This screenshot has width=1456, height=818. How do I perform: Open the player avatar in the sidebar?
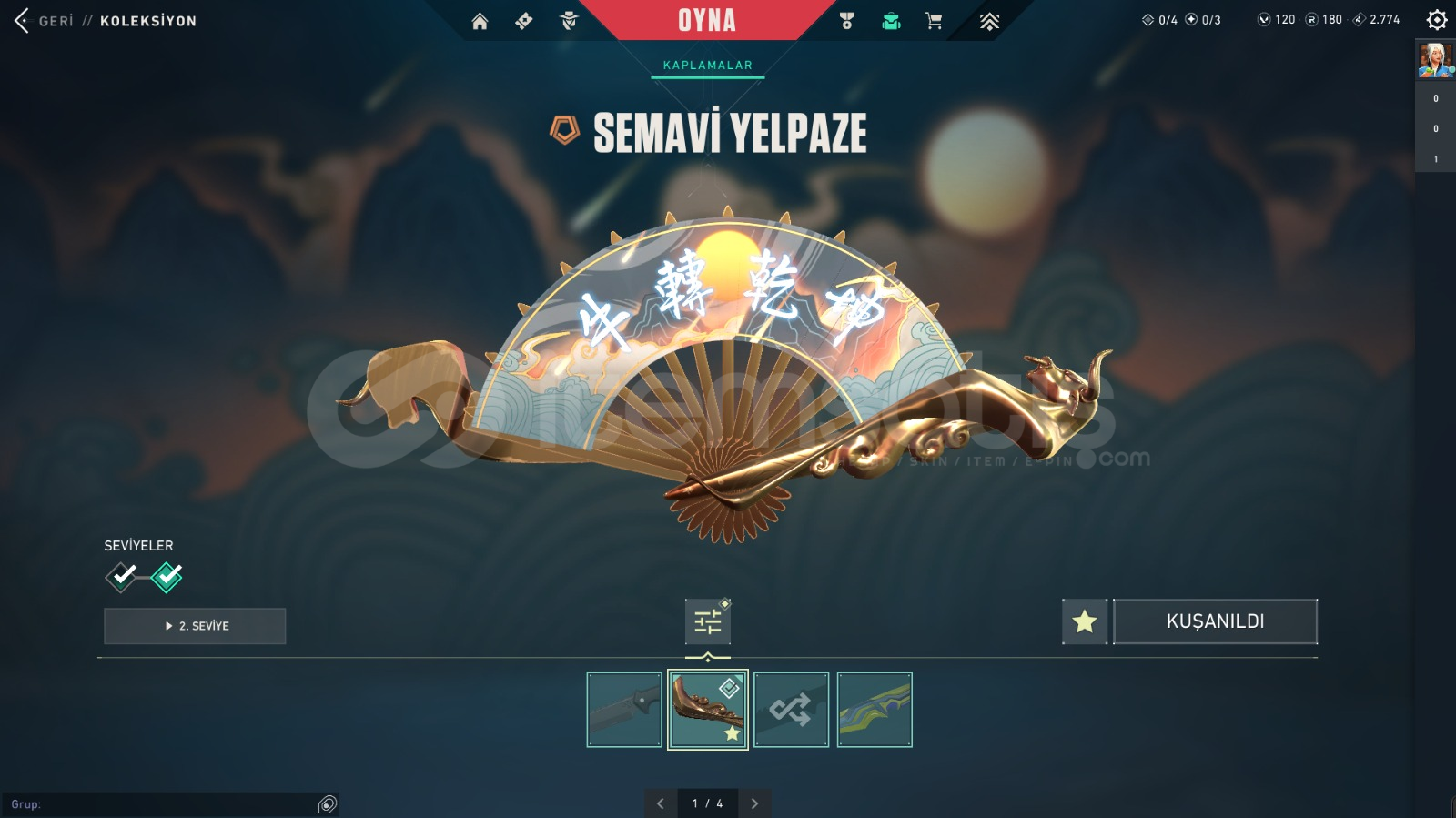click(1435, 60)
